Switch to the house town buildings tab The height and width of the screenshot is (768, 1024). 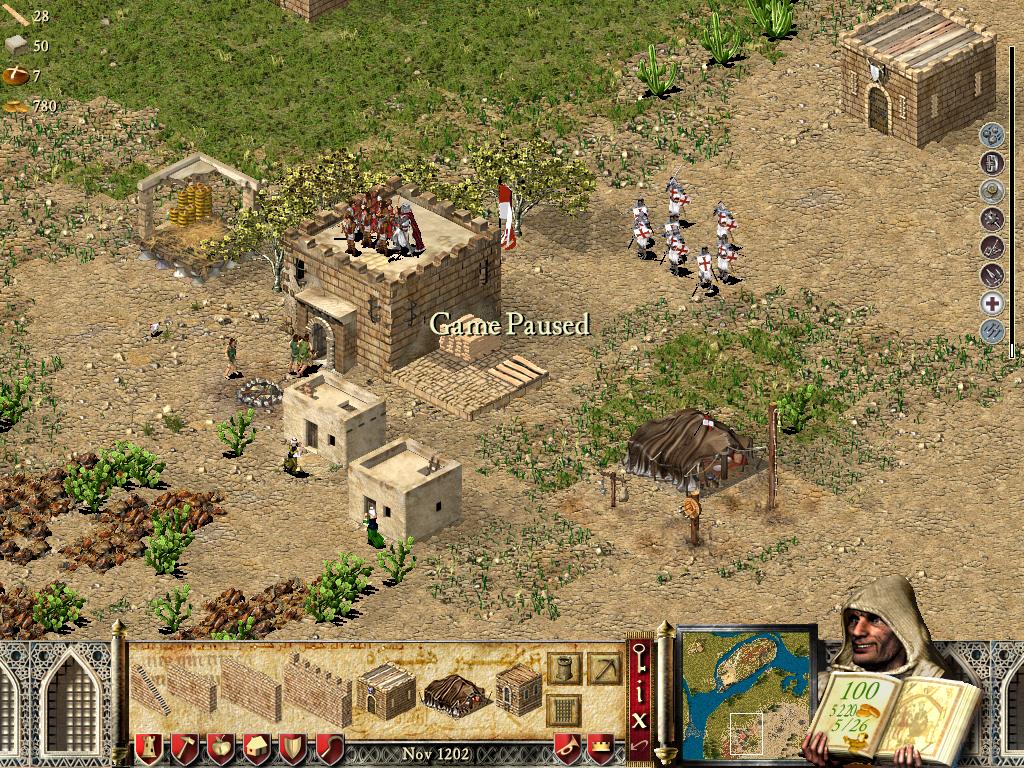pos(256,749)
